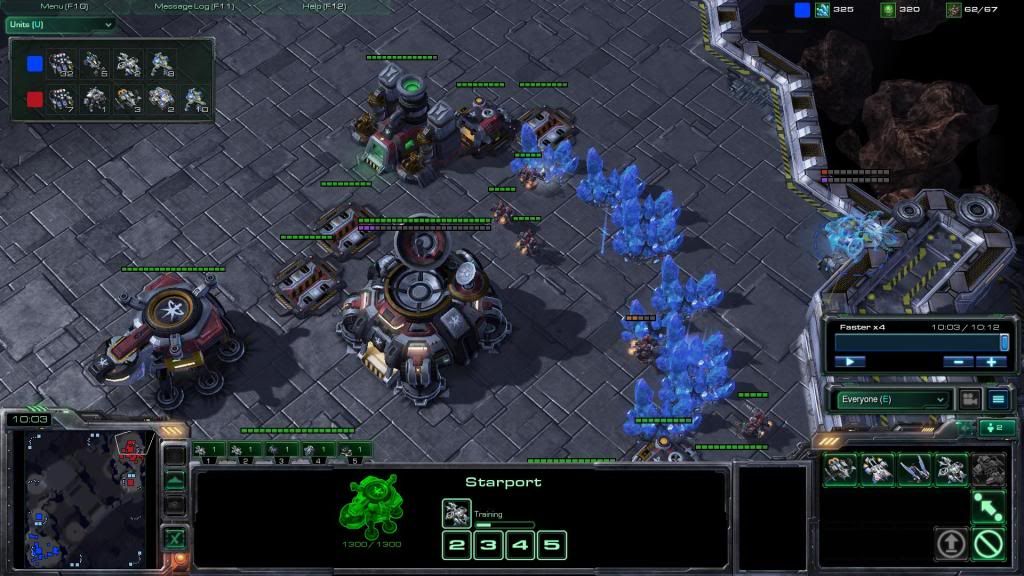Click the queue slot numbered 3
The image size is (1024, 576).
click(488, 545)
